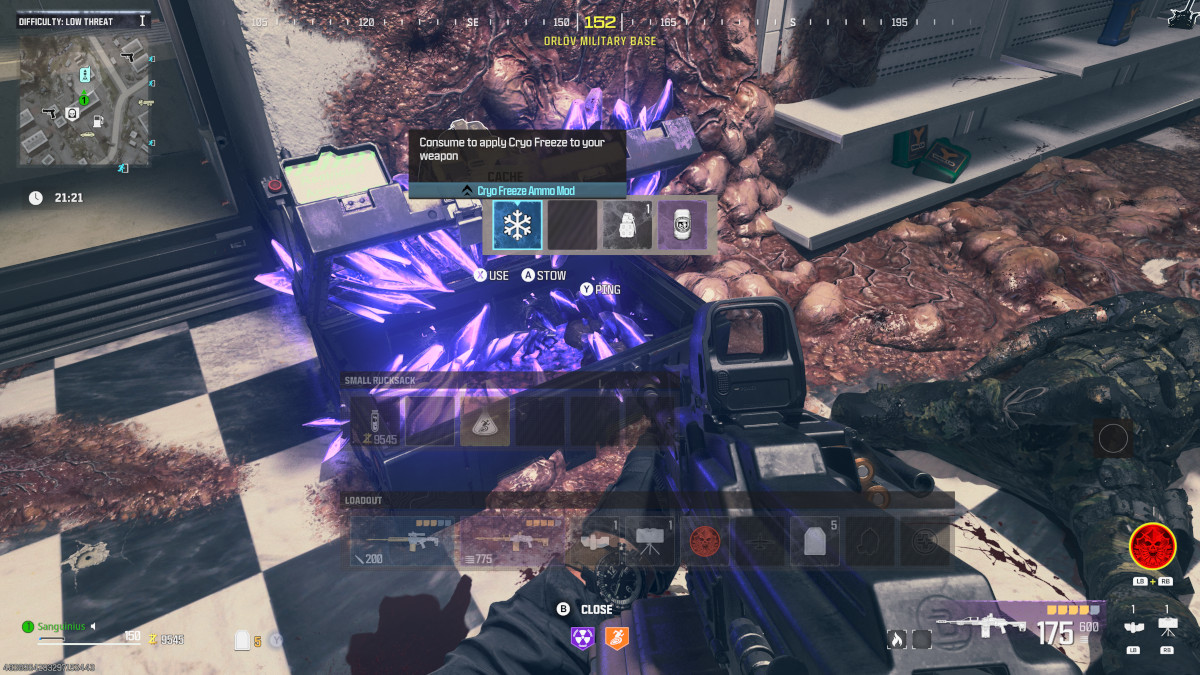This screenshot has height=675, width=1200.
Task: Click the purple radiation perk icon
Action: click(x=582, y=637)
